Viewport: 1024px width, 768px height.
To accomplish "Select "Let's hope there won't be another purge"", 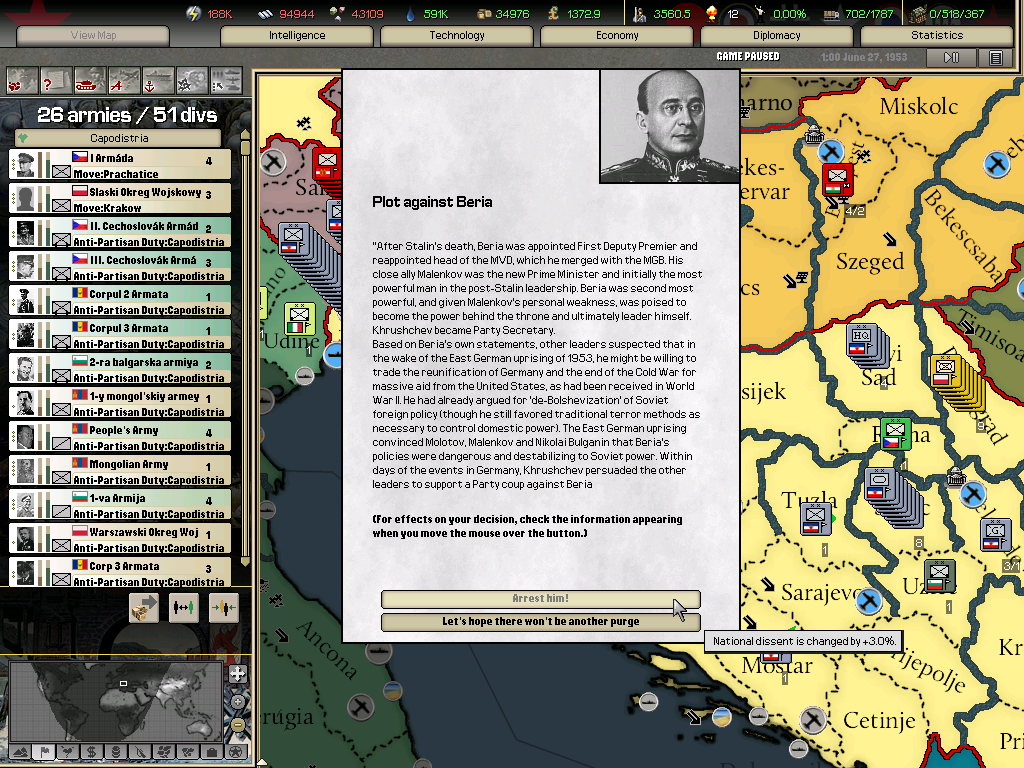I will click(540, 621).
